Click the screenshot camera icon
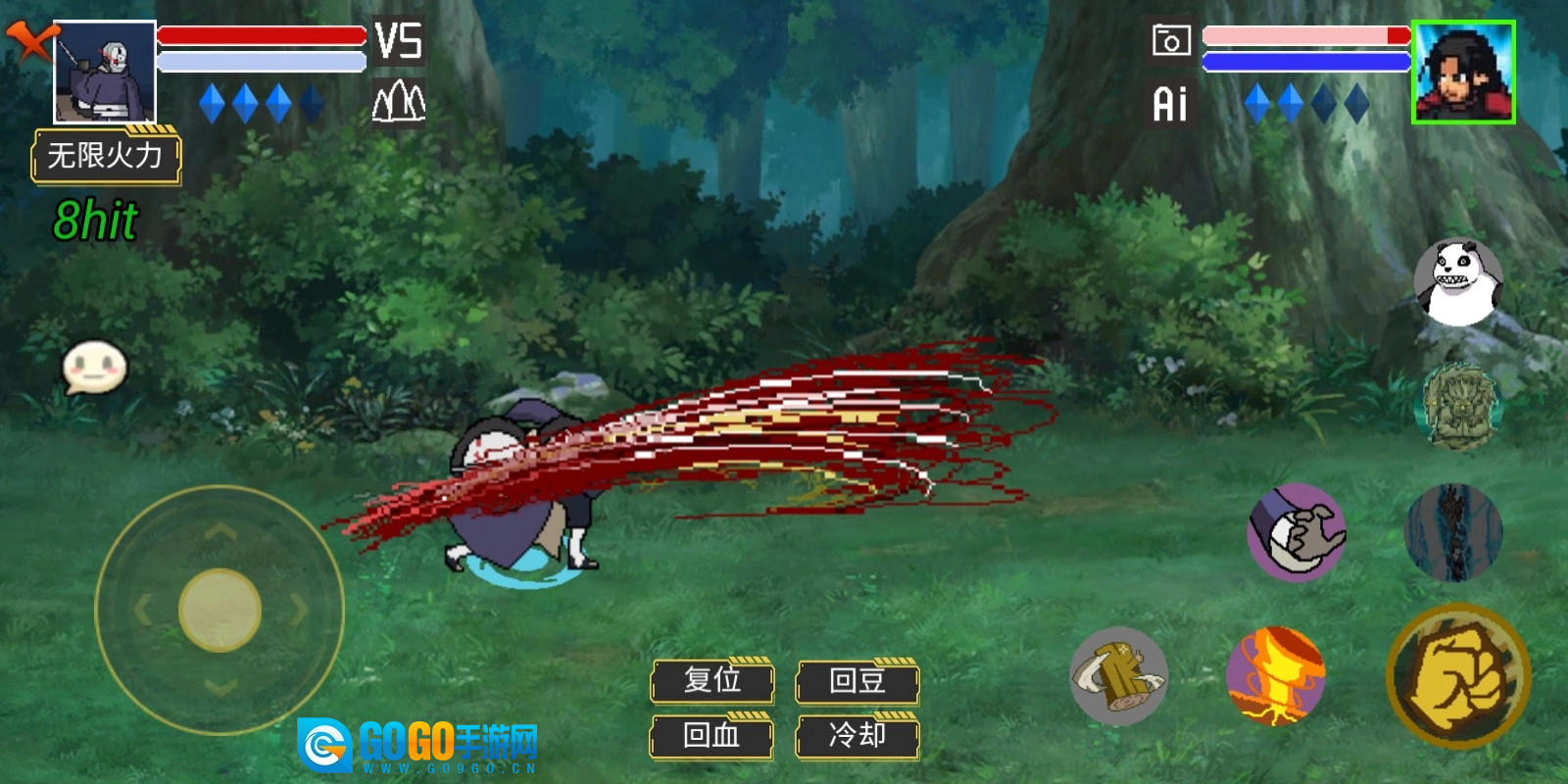This screenshot has height=784, width=1568. coord(1171,41)
